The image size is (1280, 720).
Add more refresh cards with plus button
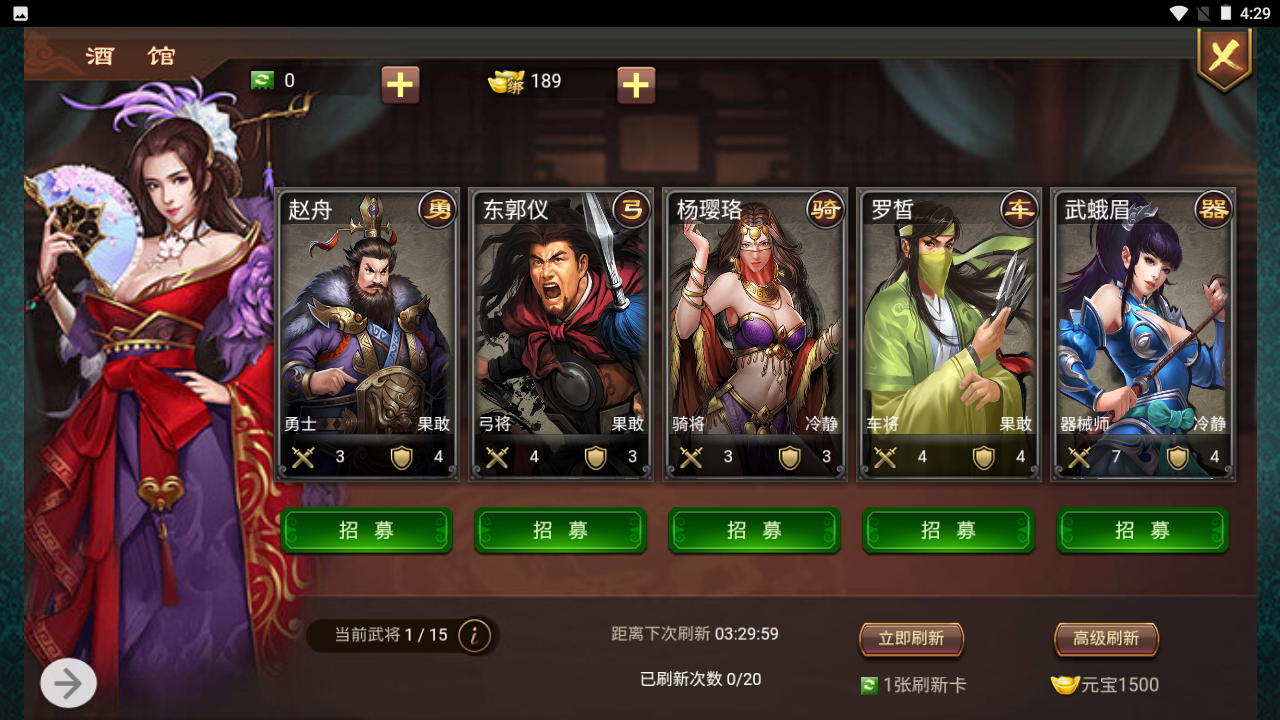[x=400, y=85]
